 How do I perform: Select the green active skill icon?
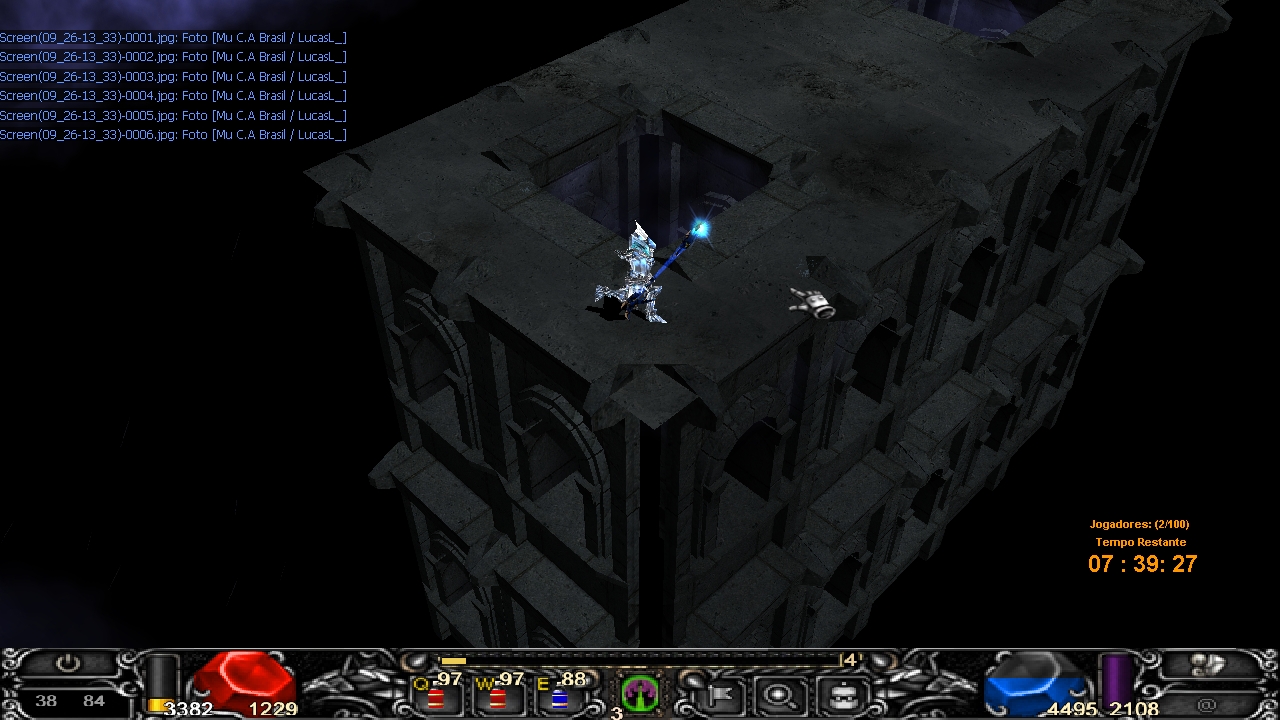638,692
